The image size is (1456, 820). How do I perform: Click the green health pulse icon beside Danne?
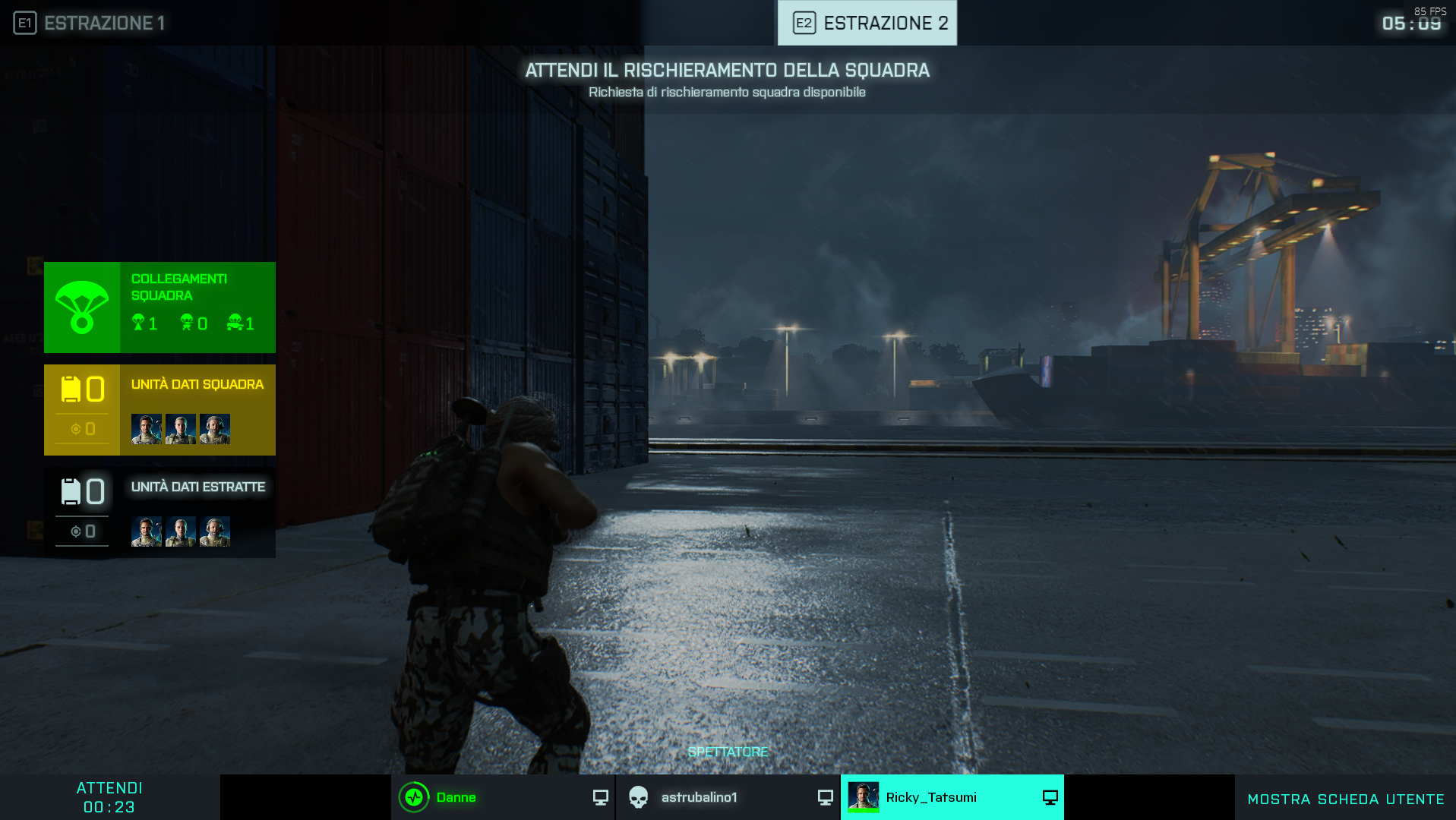pos(413,797)
